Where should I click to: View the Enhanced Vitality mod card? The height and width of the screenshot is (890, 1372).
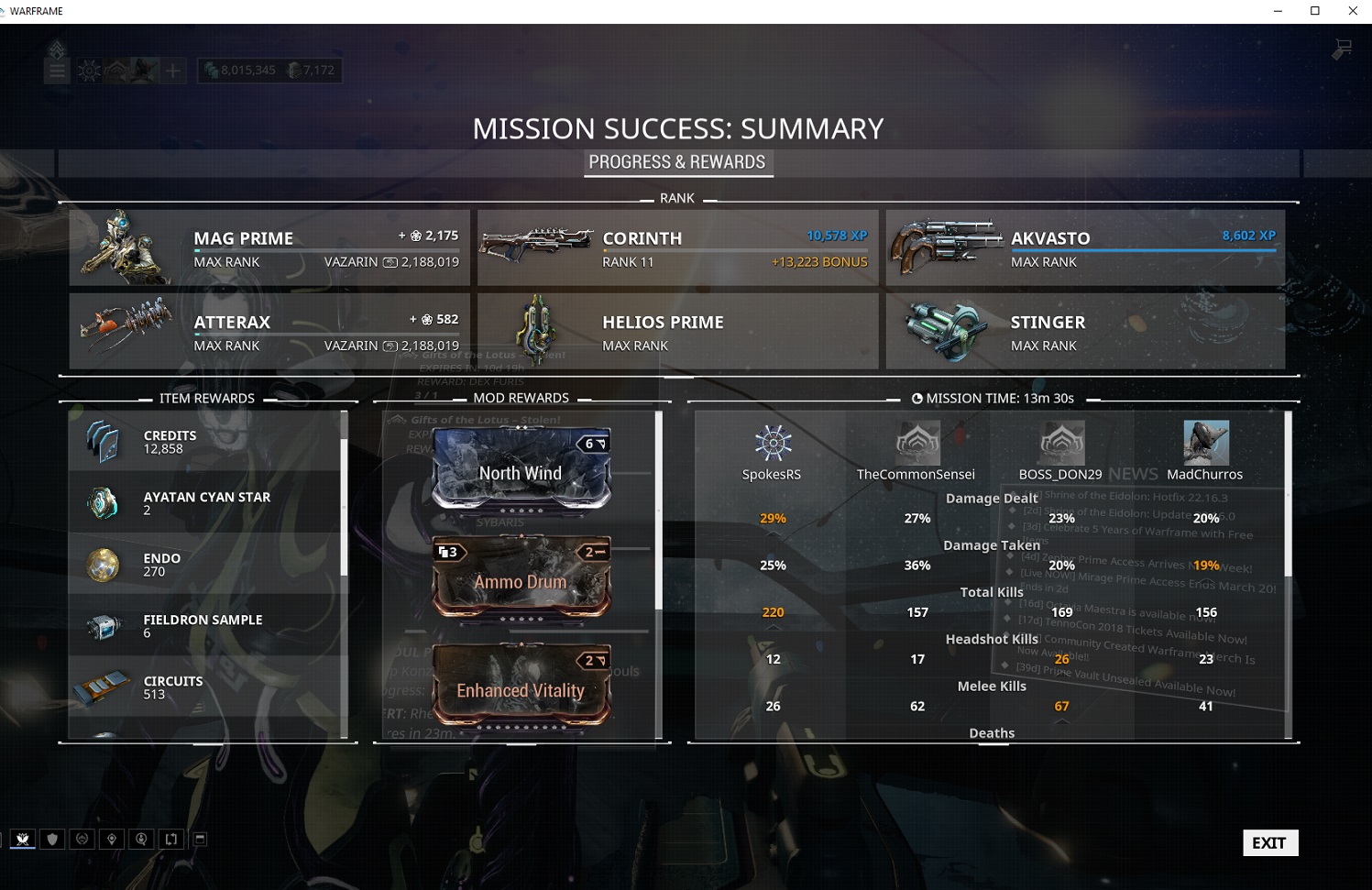click(521, 687)
